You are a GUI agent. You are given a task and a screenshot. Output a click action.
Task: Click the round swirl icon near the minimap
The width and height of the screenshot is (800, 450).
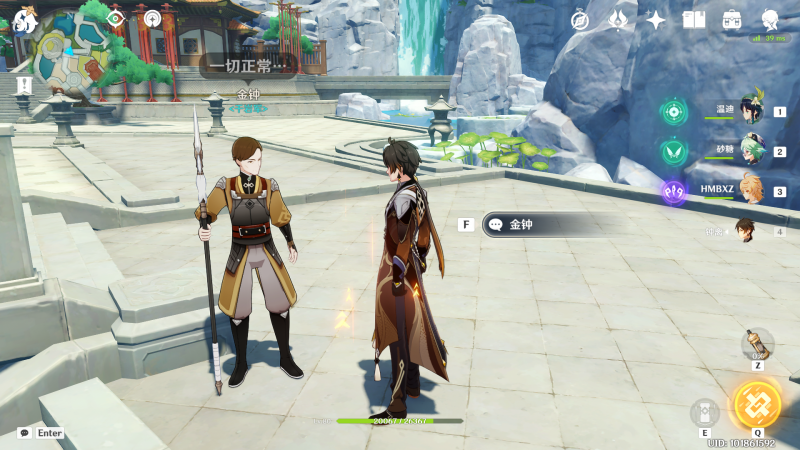coord(151,18)
